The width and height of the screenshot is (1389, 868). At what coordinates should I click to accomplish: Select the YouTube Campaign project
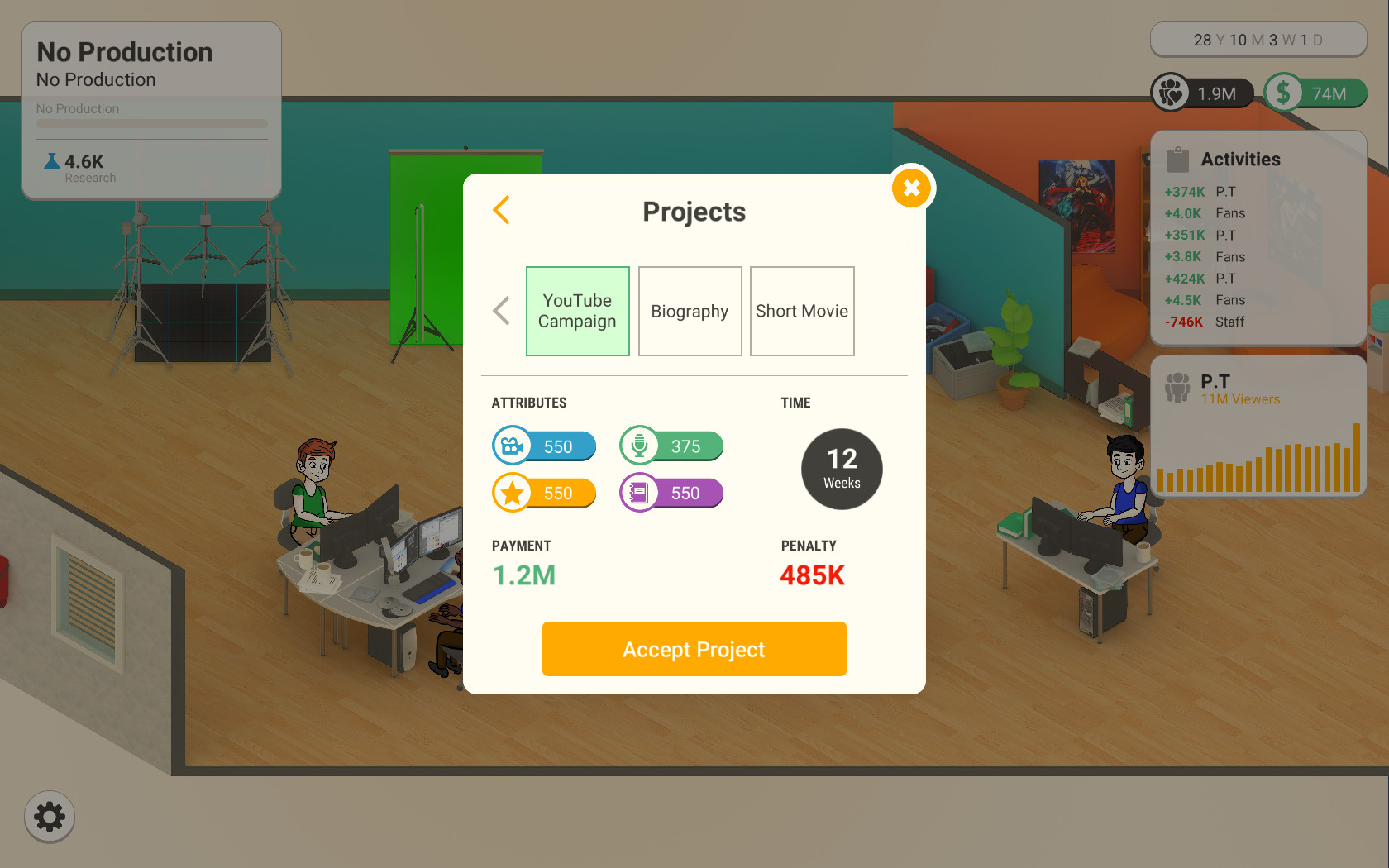(x=577, y=311)
